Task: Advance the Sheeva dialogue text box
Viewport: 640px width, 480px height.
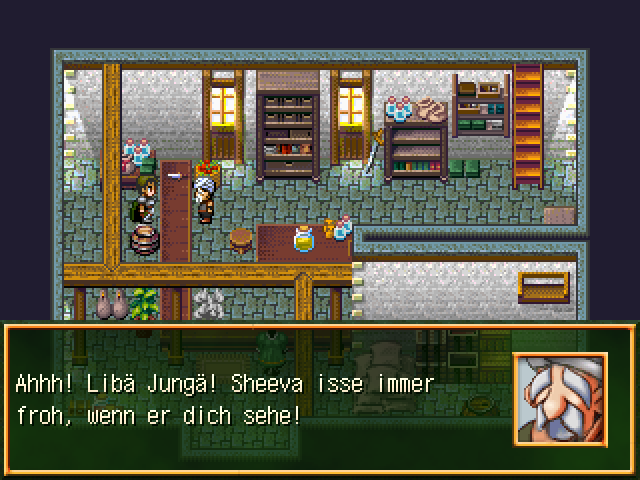Action: [260, 398]
